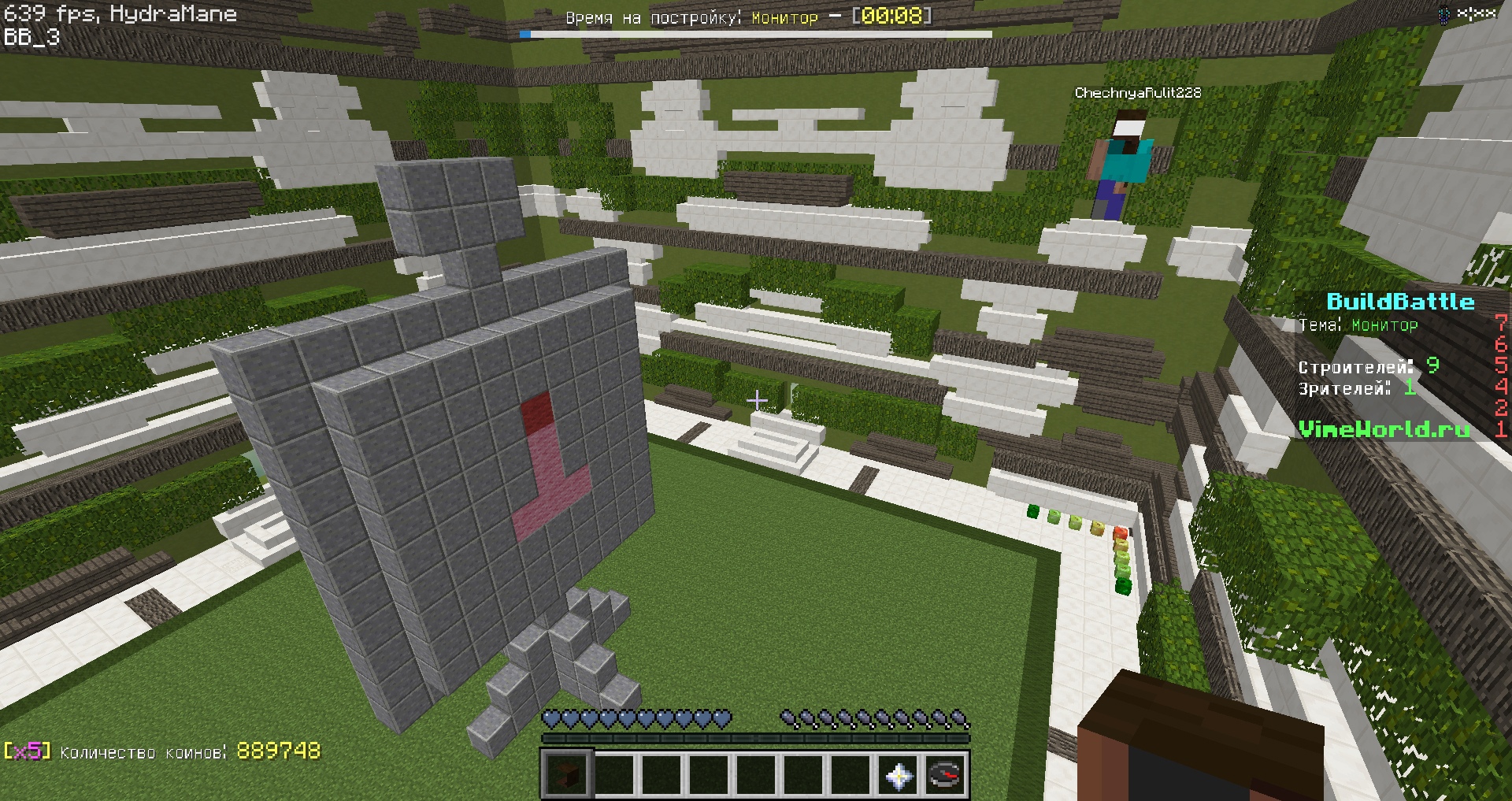
Task: Select the dark brown stair block slot
Action: 566,774
